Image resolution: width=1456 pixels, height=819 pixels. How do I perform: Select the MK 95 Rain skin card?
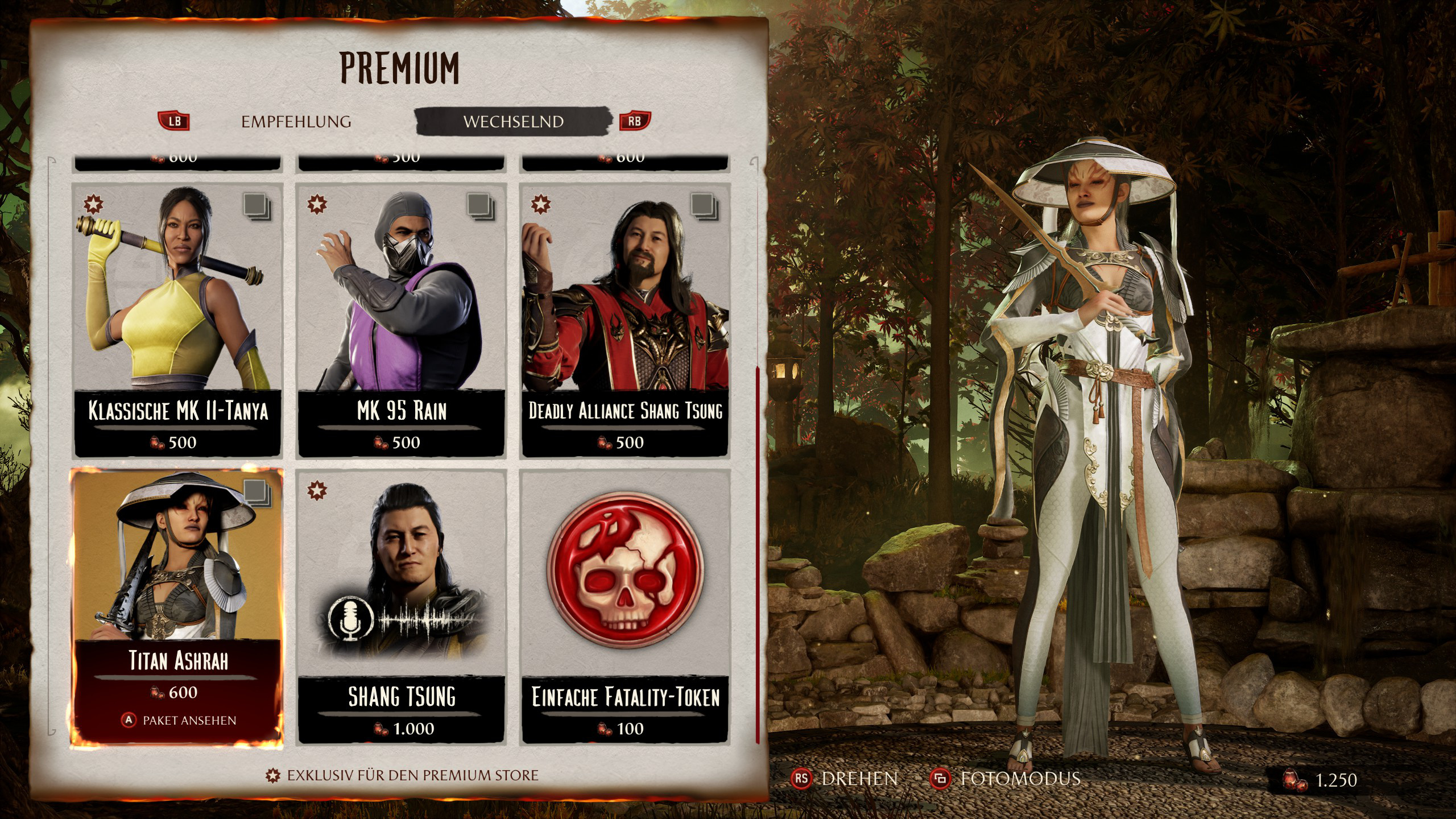pos(402,320)
